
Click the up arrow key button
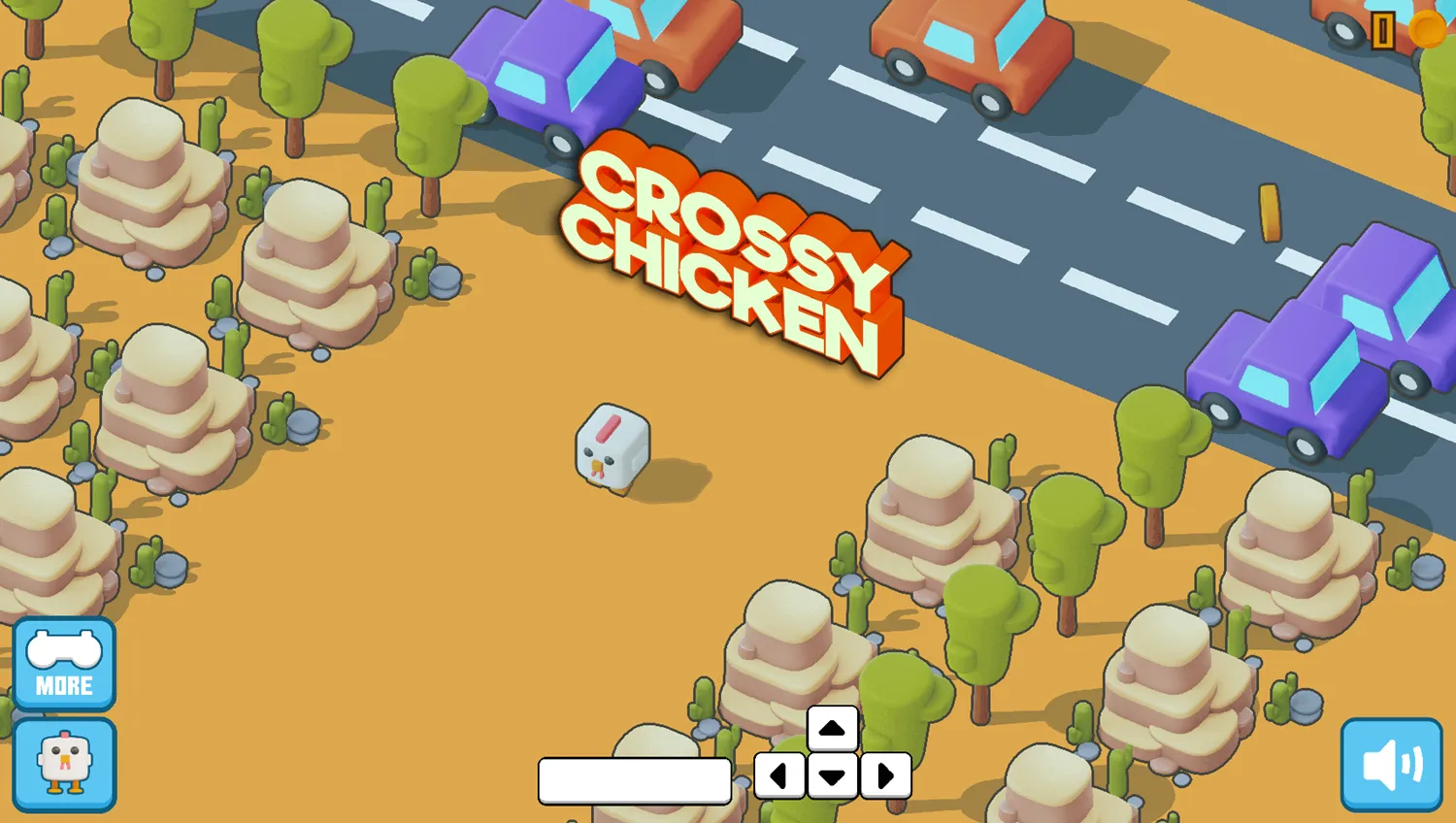pyautogui.click(x=832, y=729)
